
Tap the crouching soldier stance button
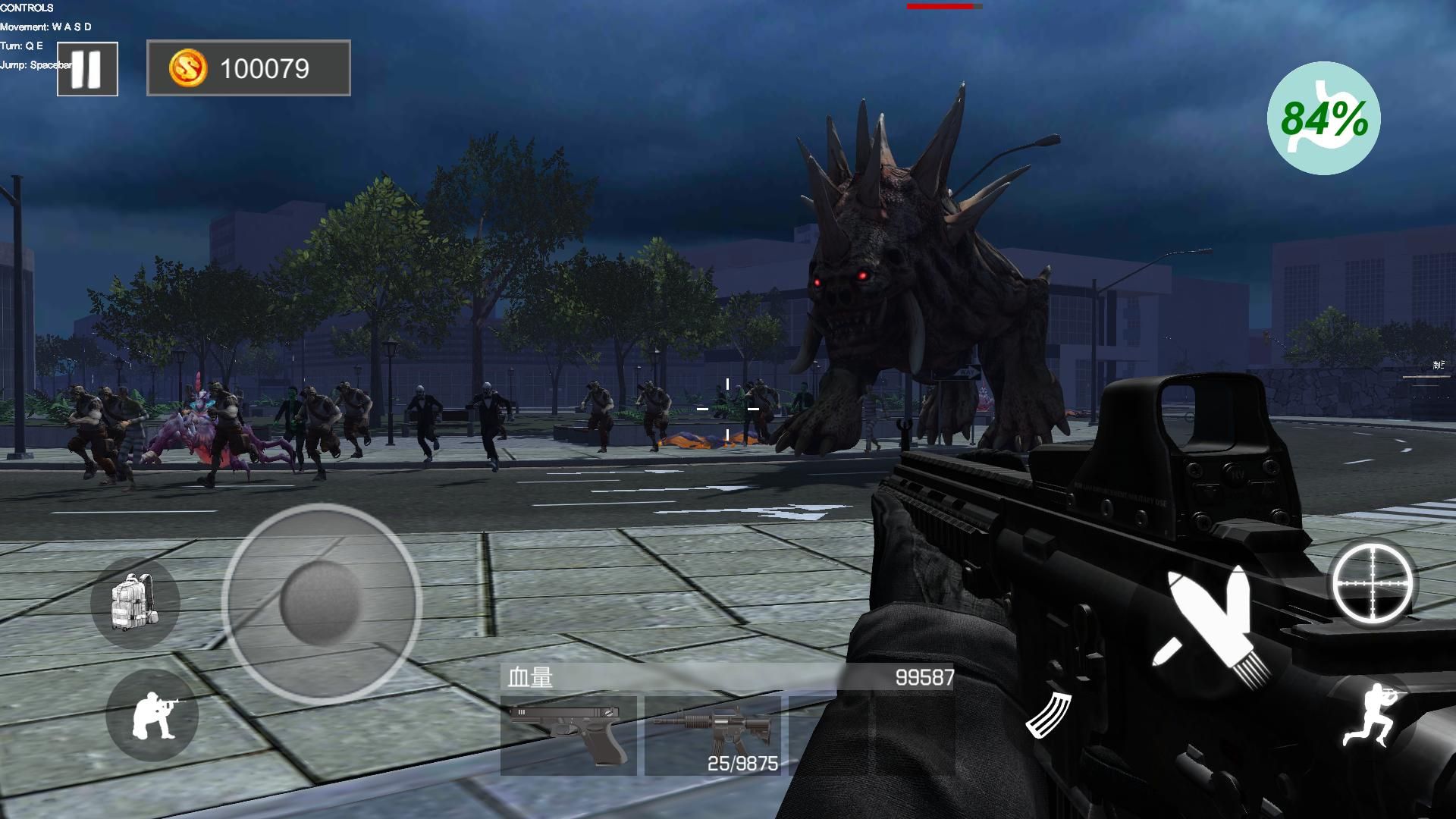tap(152, 714)
